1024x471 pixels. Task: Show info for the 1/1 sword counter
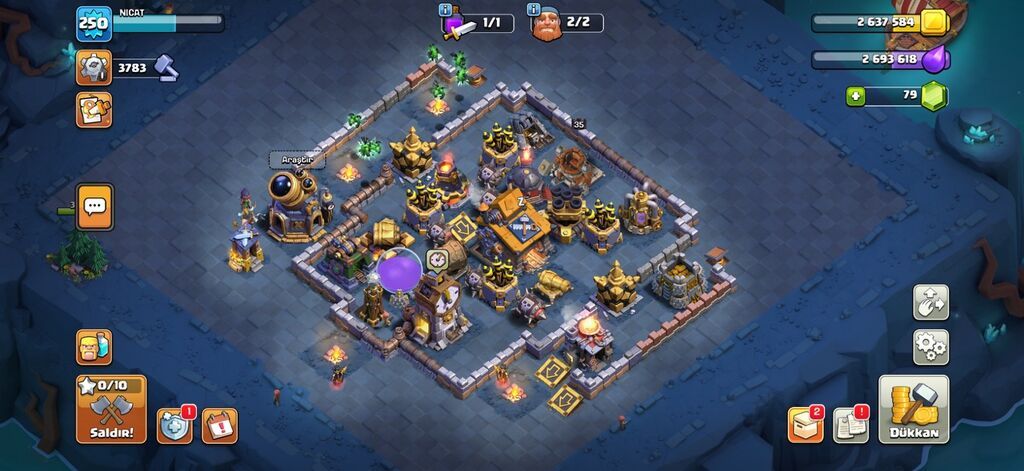pos(446,10)
